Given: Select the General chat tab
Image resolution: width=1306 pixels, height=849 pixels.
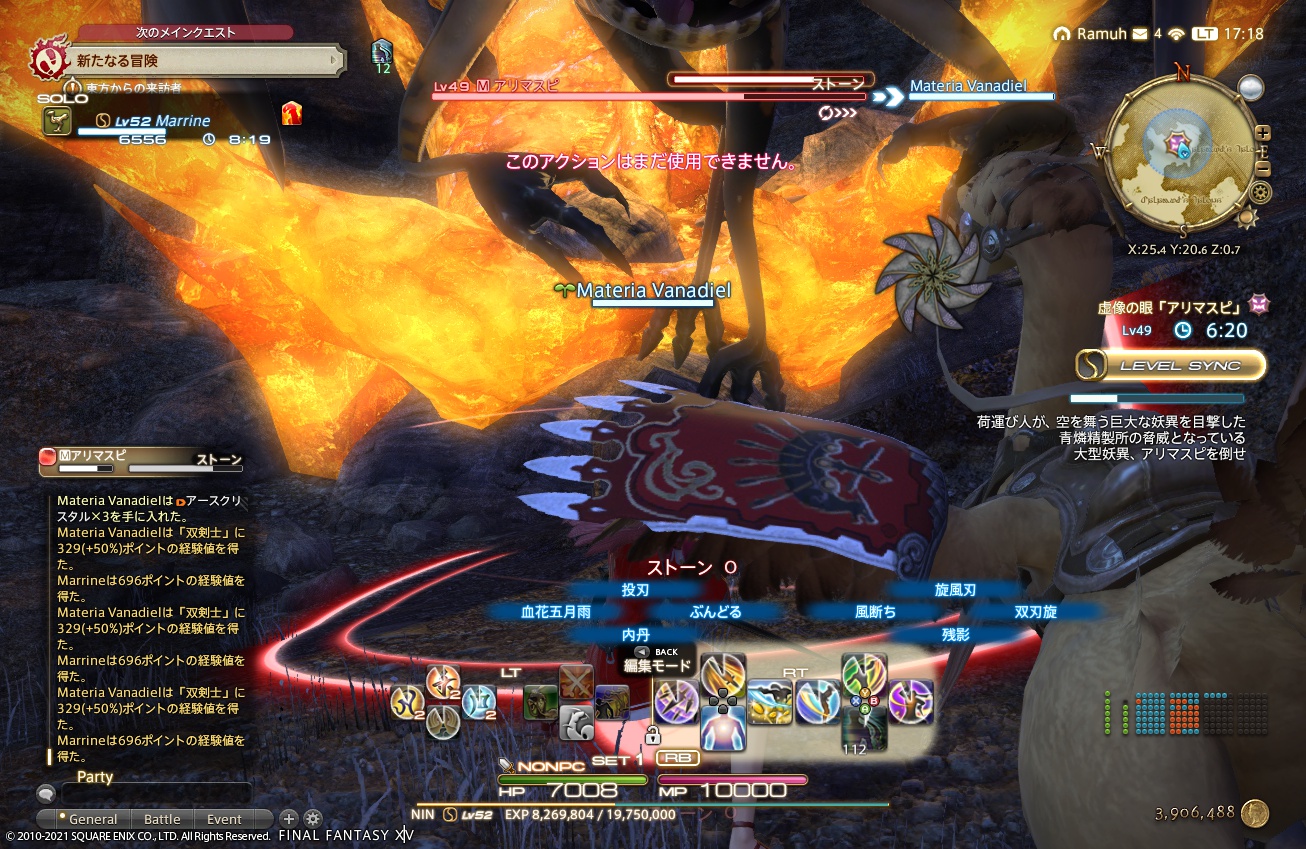Looking at the screenshot, I should click(x=93, y=819).
